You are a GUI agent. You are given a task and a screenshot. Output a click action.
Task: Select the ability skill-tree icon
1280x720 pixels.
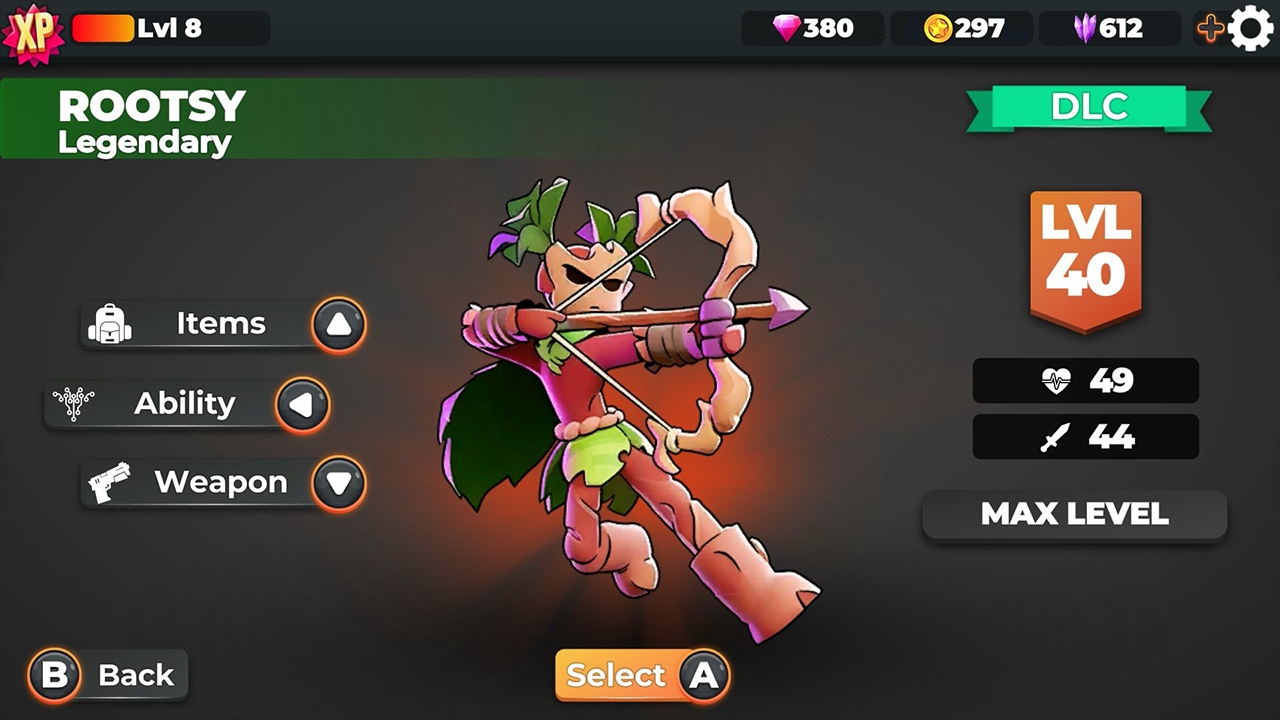[x=72, y=403]
